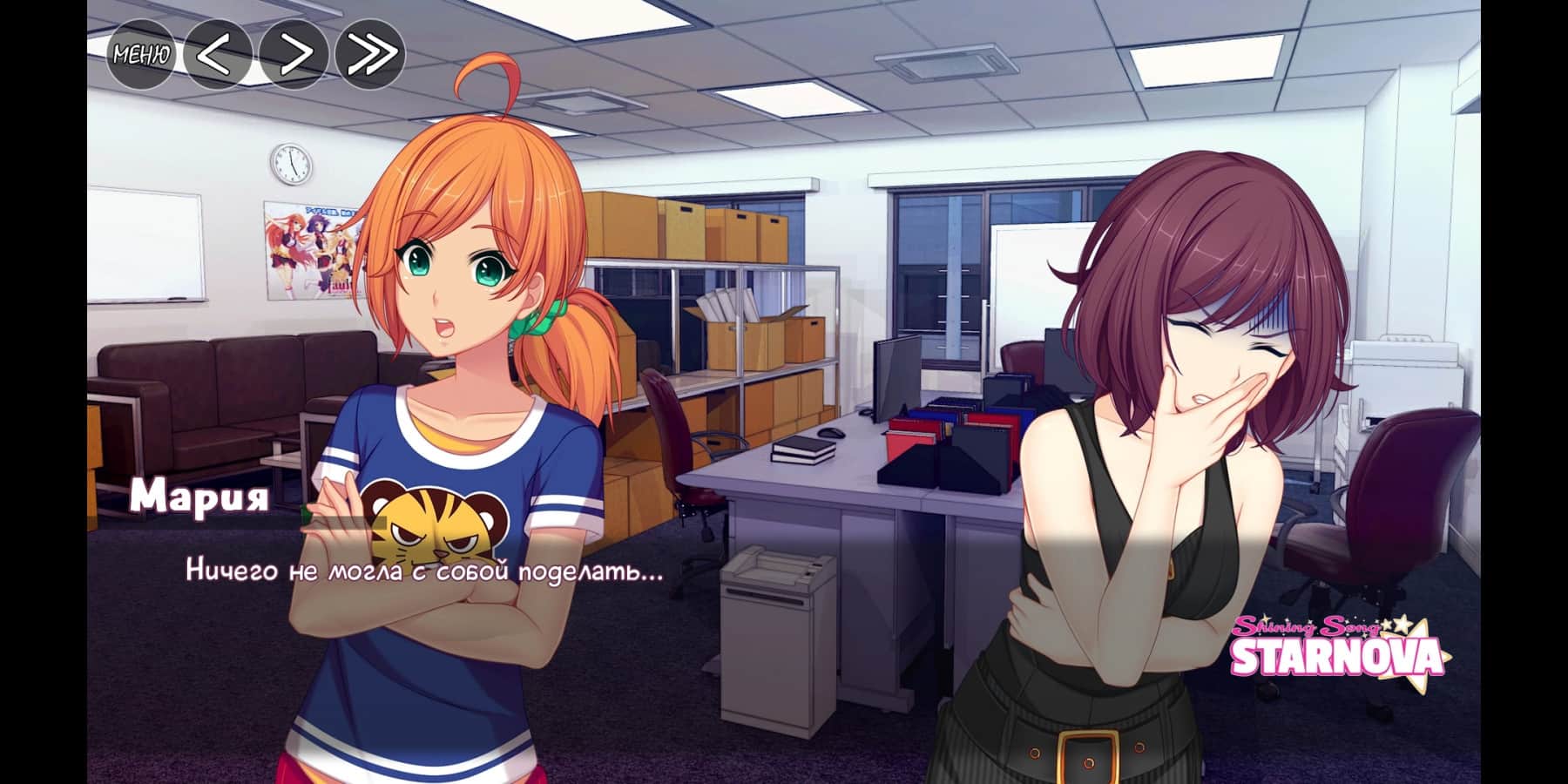Image resolution: width=1568 pixels, height=784 pixels.
Task: Go back with the left arrow button
Action: [x=217, y=55]
